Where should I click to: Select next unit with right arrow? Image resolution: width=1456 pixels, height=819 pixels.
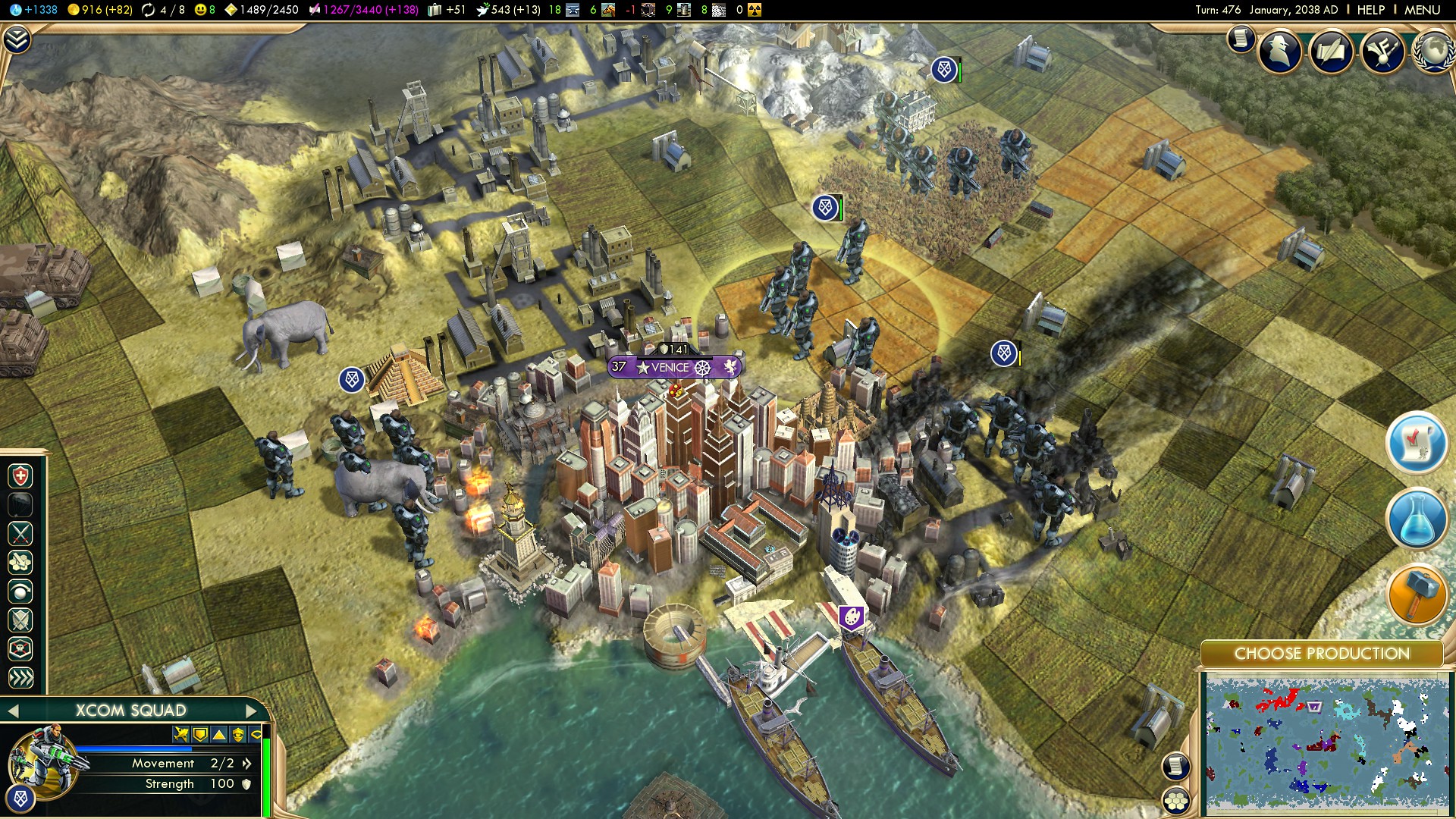252,711
